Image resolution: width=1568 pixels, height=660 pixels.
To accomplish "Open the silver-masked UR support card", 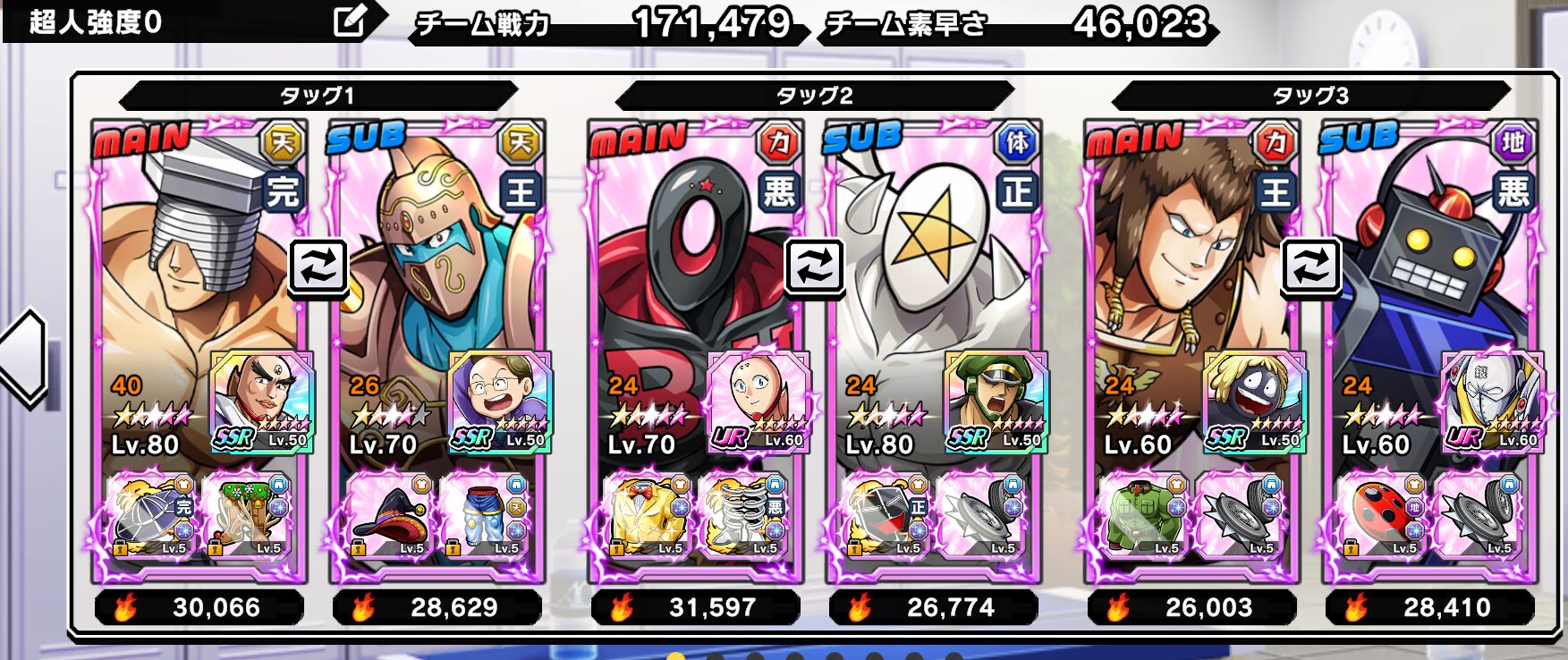I will click(x=1492, y=402).
